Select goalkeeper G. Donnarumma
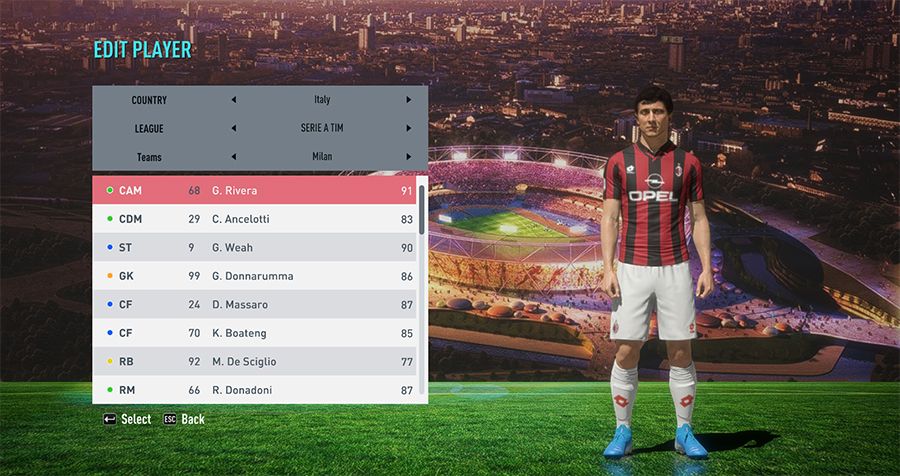Viewport: 900px width, 476px height. (254, 276)
